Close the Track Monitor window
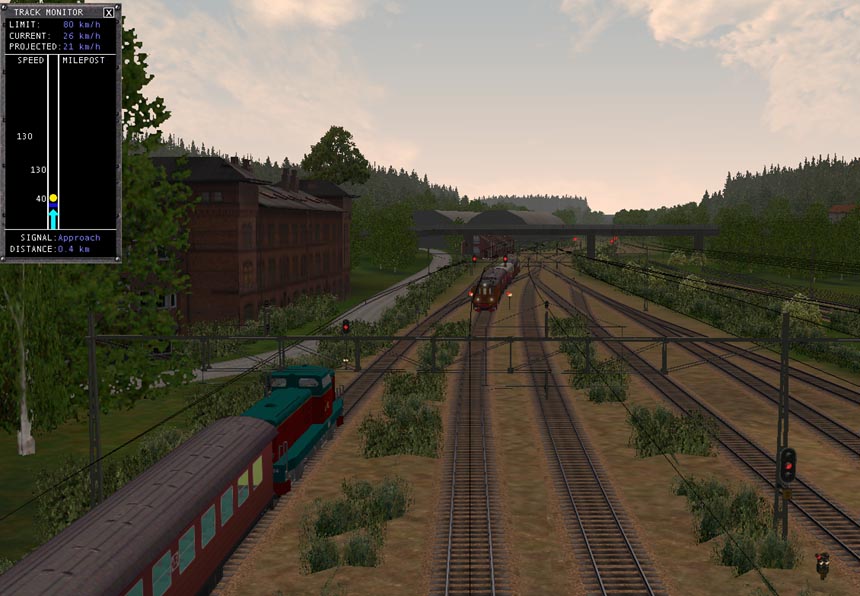This screenshot has width=860, height=596. [108, 12]
